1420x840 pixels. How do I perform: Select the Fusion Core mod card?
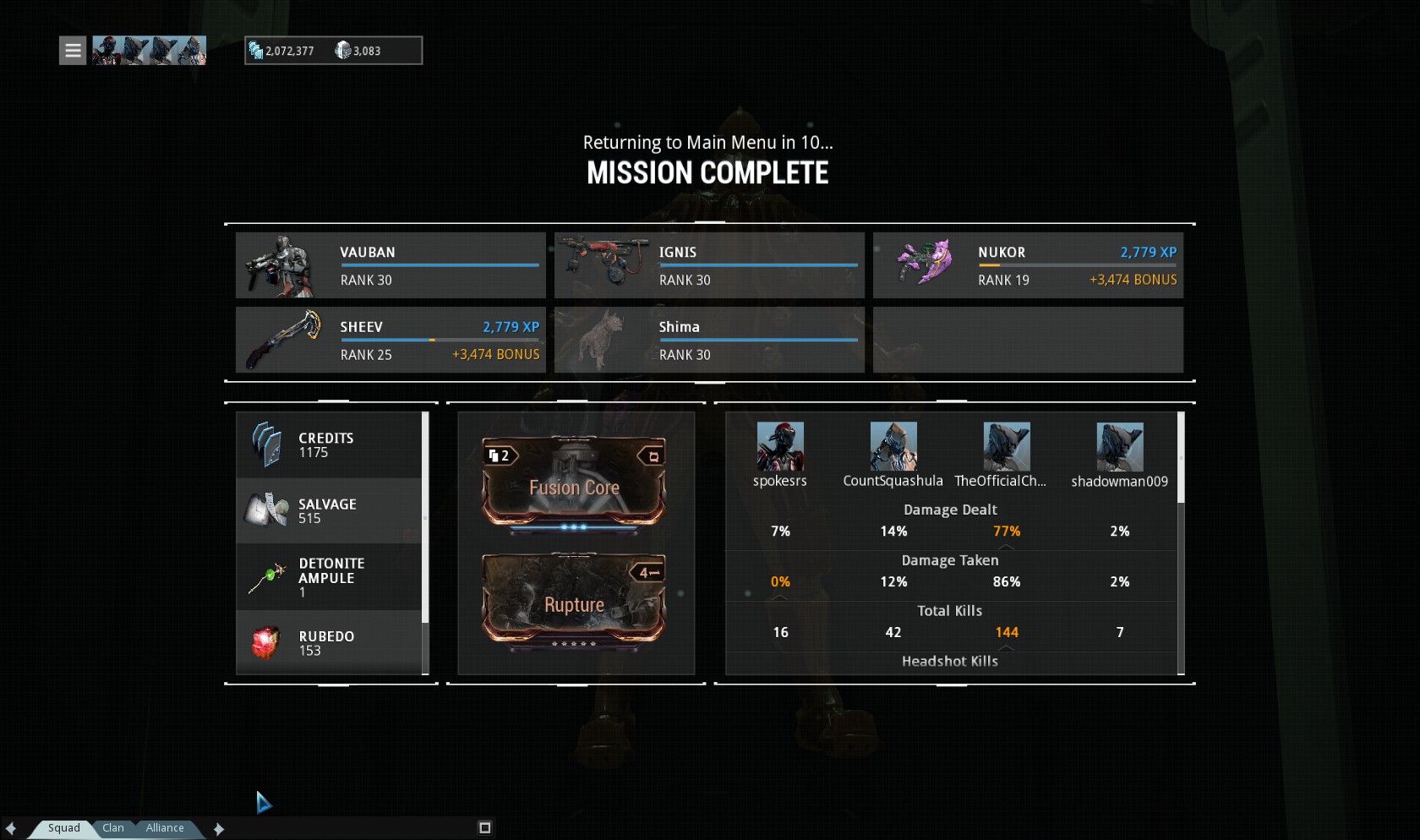click(574, 482)
